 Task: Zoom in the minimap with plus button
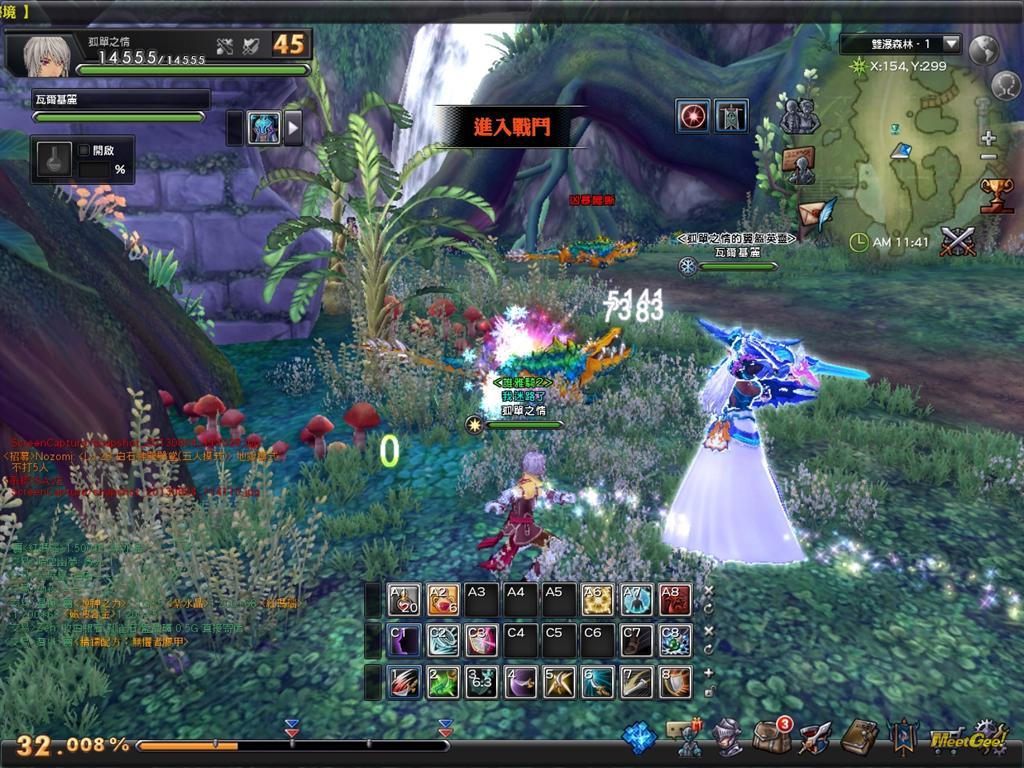[989, 138]
